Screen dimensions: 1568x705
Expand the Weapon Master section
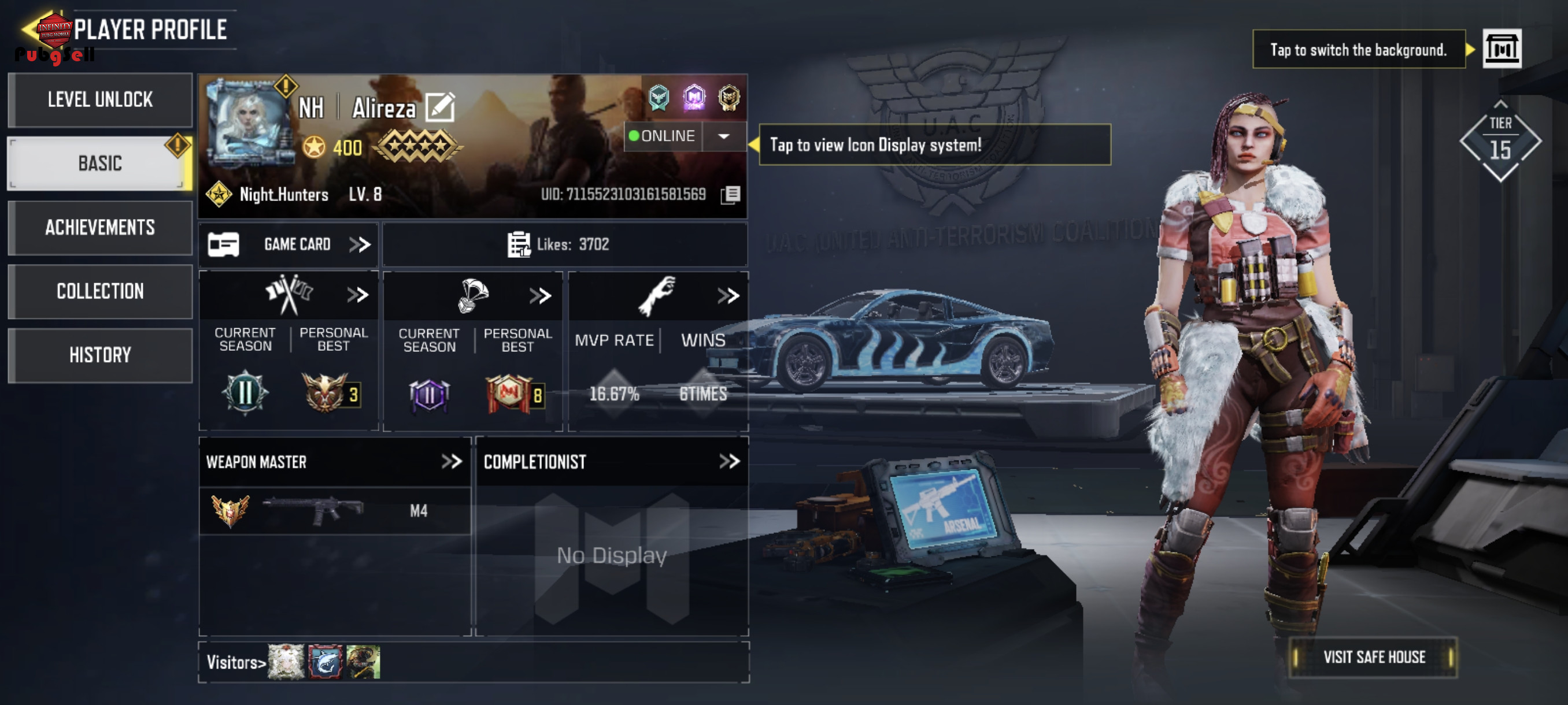pos(452,462)
